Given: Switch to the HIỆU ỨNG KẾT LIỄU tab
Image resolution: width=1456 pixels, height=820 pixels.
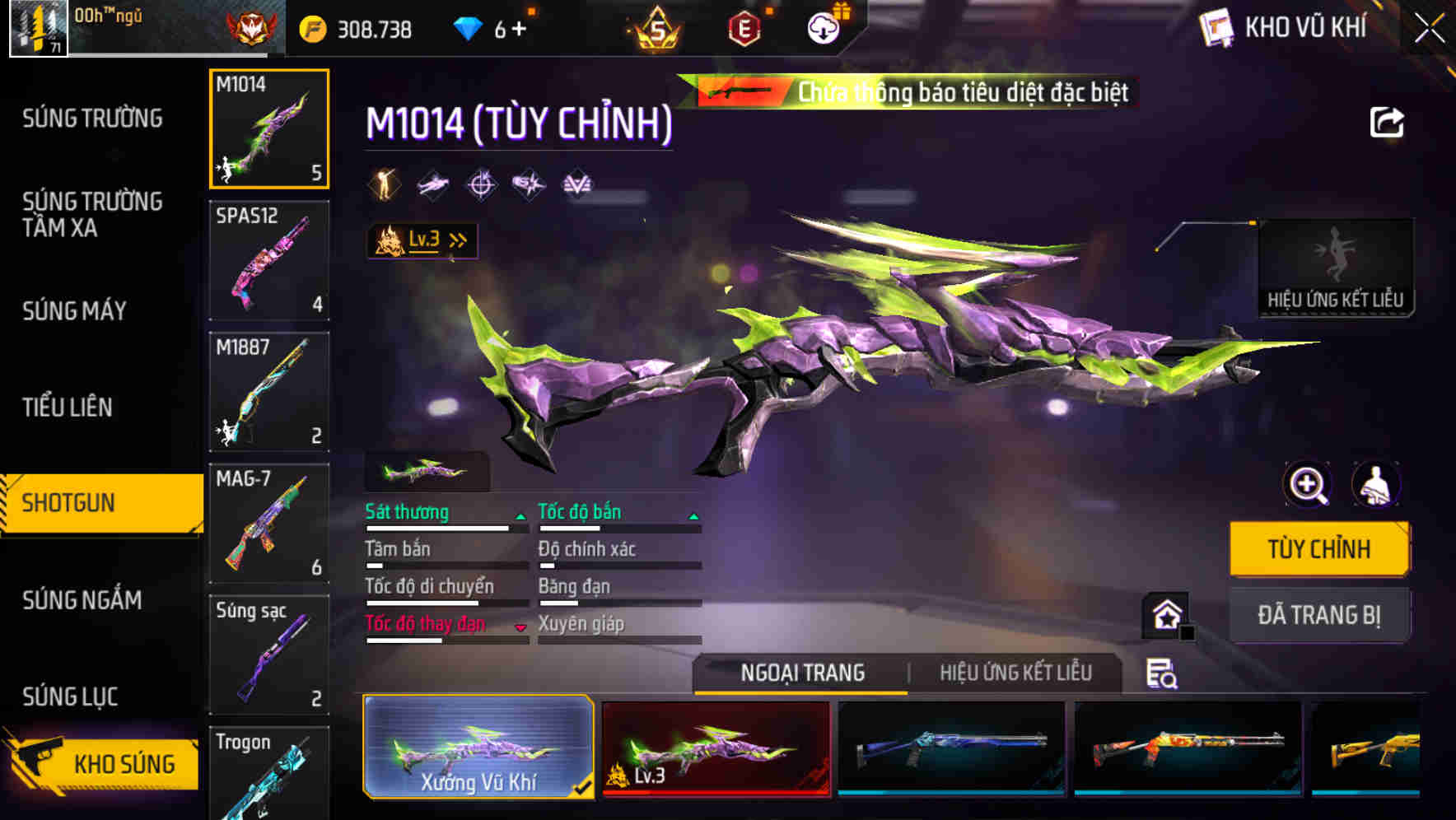Looking at the screenshot, I should [1015, 673].
